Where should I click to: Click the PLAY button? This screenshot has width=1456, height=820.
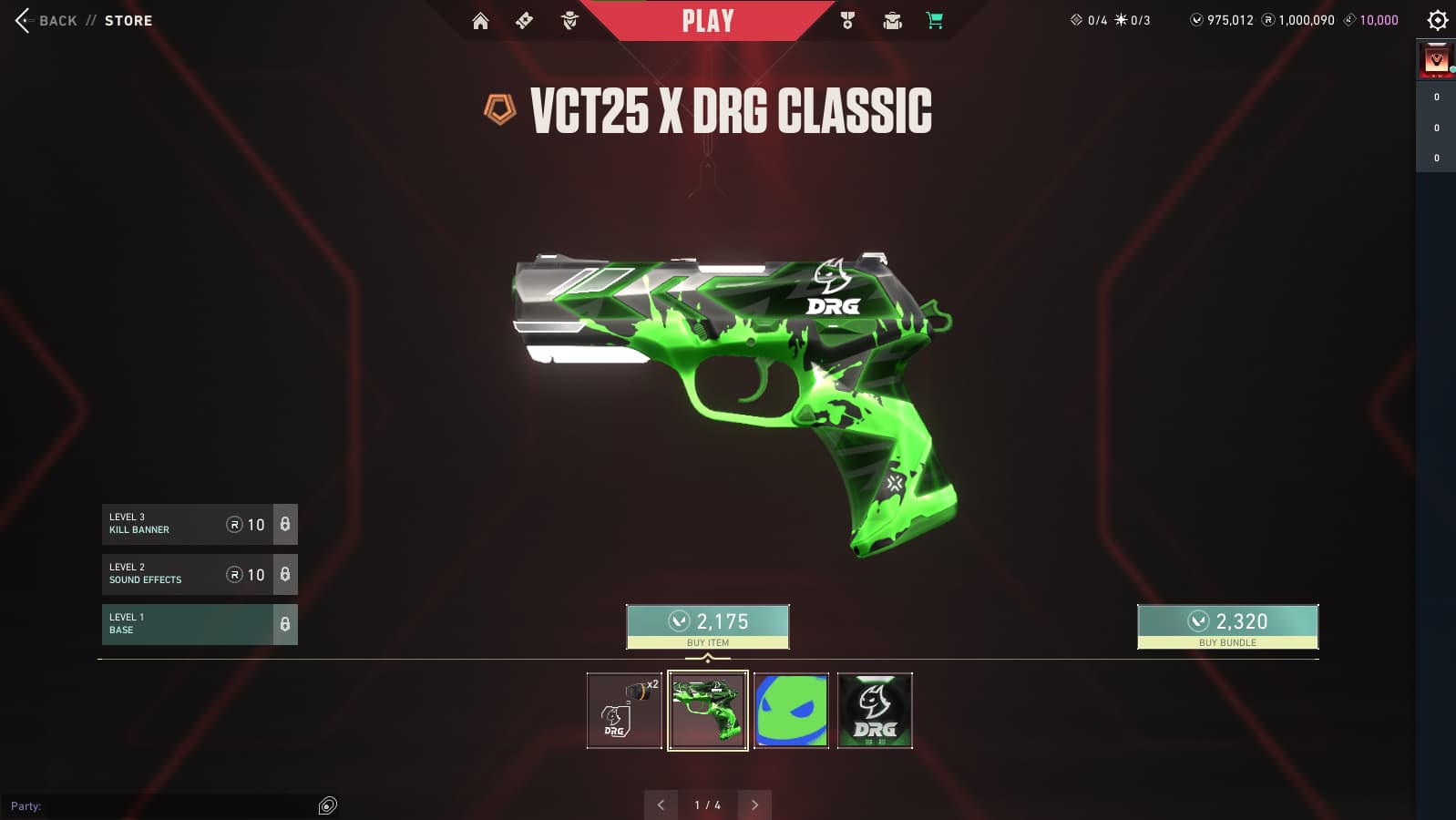pyautogui.click(x=708, y=21)
